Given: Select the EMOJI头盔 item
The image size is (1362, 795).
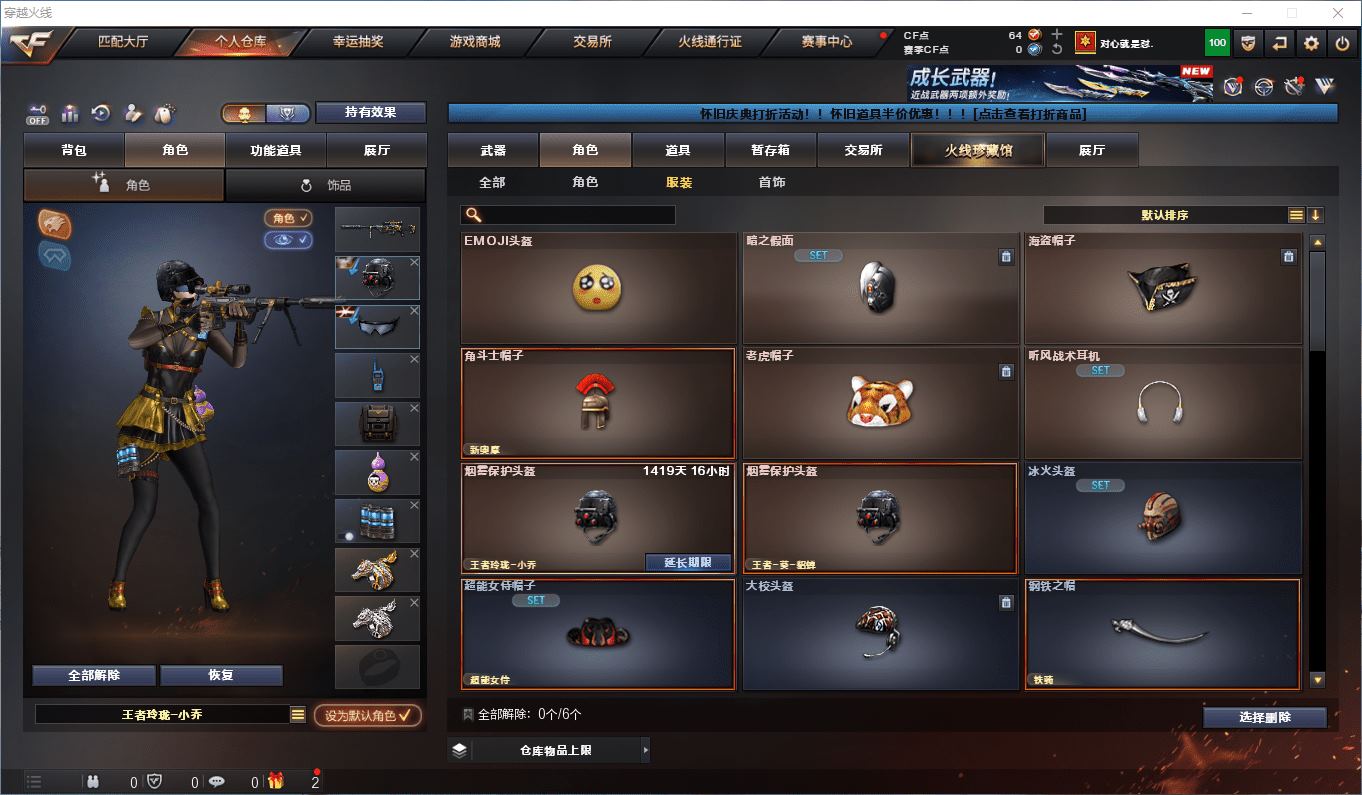Looking at the screenshot, I should (x=598, y=288).
